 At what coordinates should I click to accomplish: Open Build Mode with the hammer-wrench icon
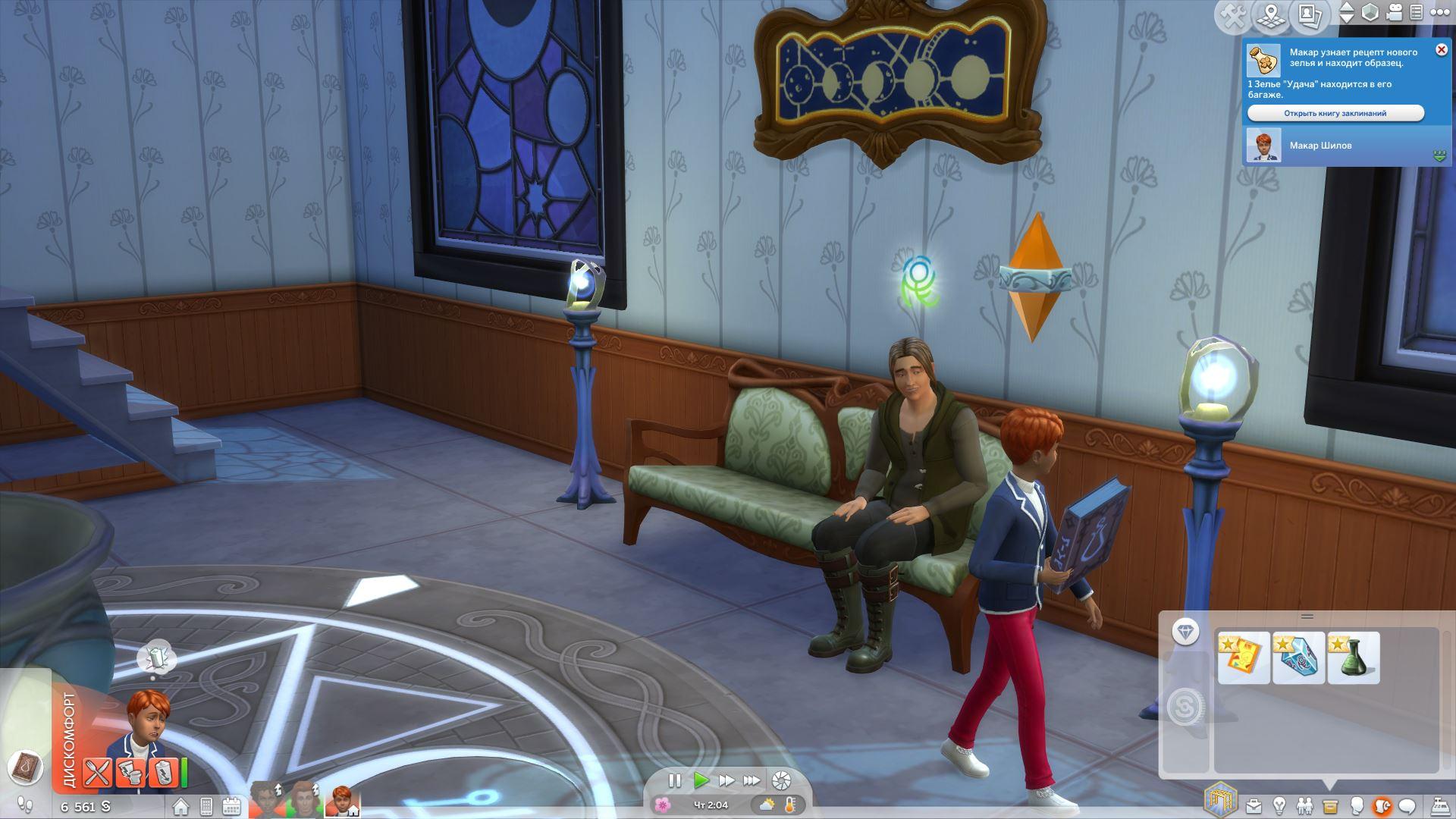pos(1235,16)
